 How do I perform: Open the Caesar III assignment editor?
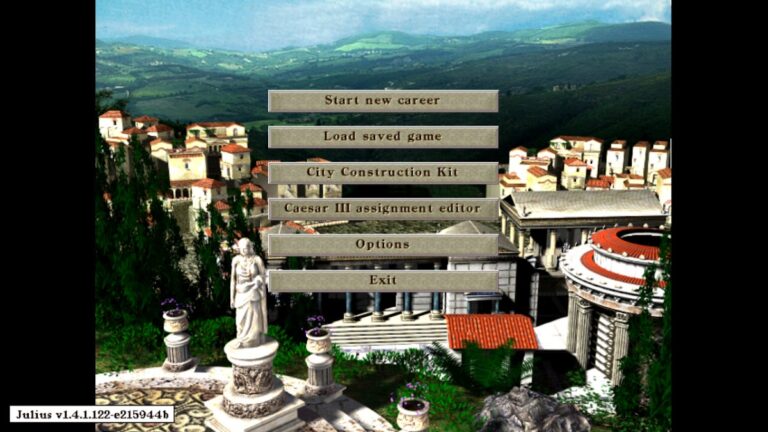tap(383, 209)
